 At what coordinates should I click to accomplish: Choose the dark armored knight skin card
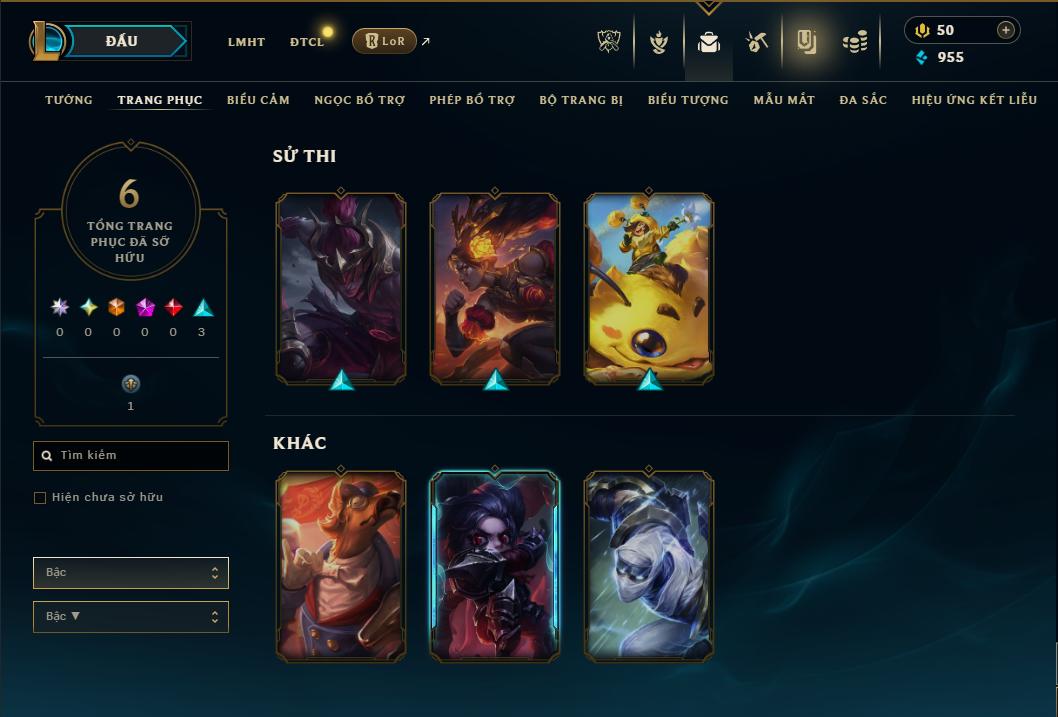tap(341, 288)
